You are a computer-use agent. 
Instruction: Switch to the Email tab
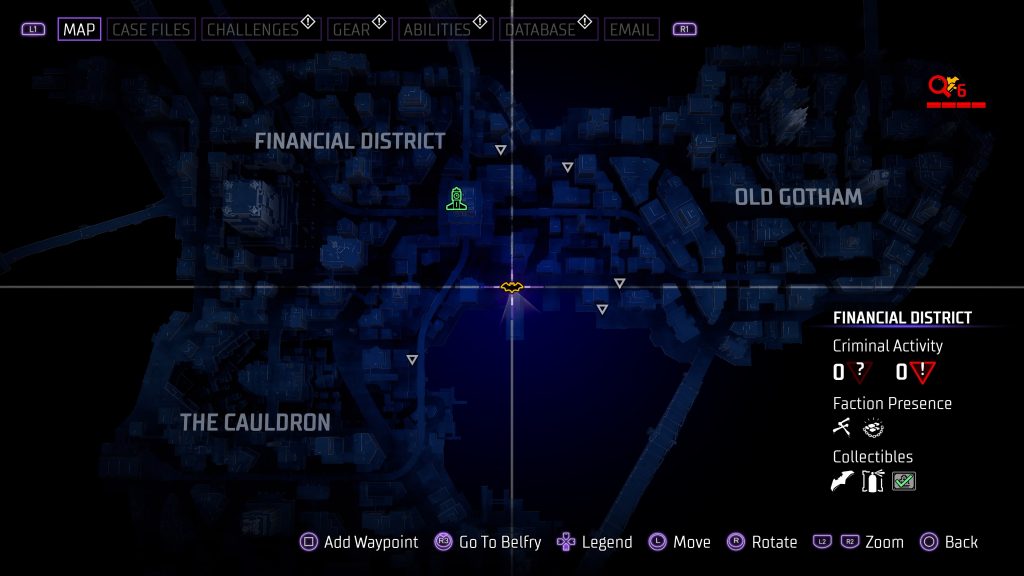pos(631,29)
